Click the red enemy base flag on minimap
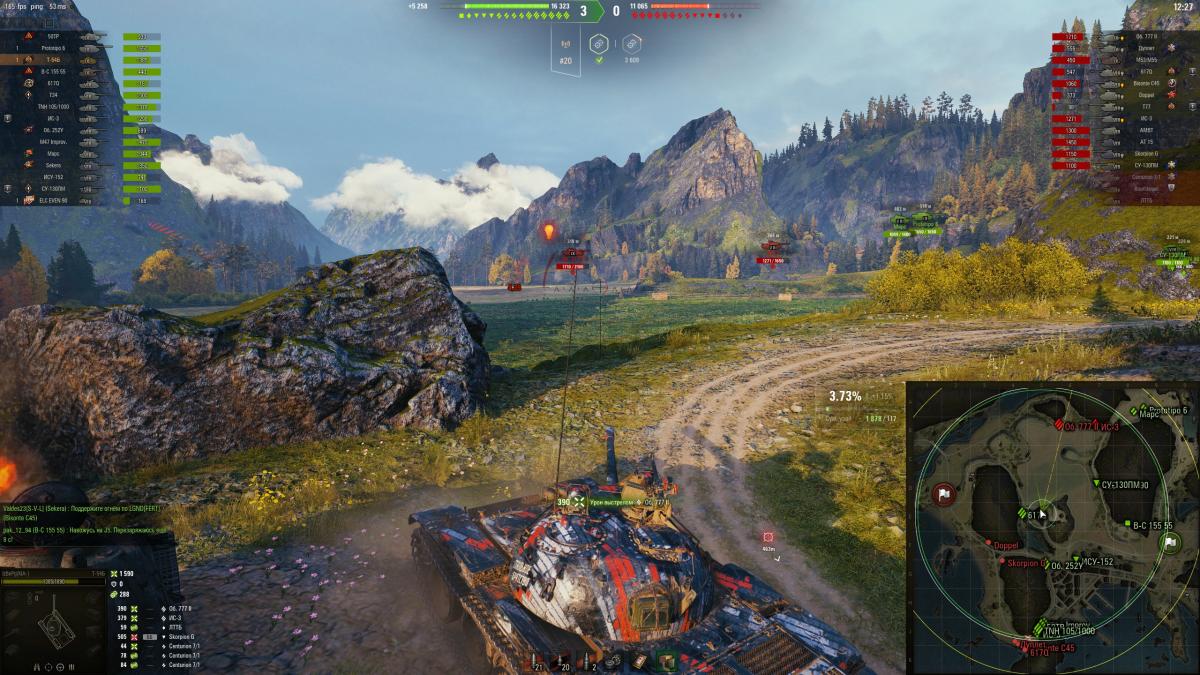1200x675 pixels. [943, 494]
